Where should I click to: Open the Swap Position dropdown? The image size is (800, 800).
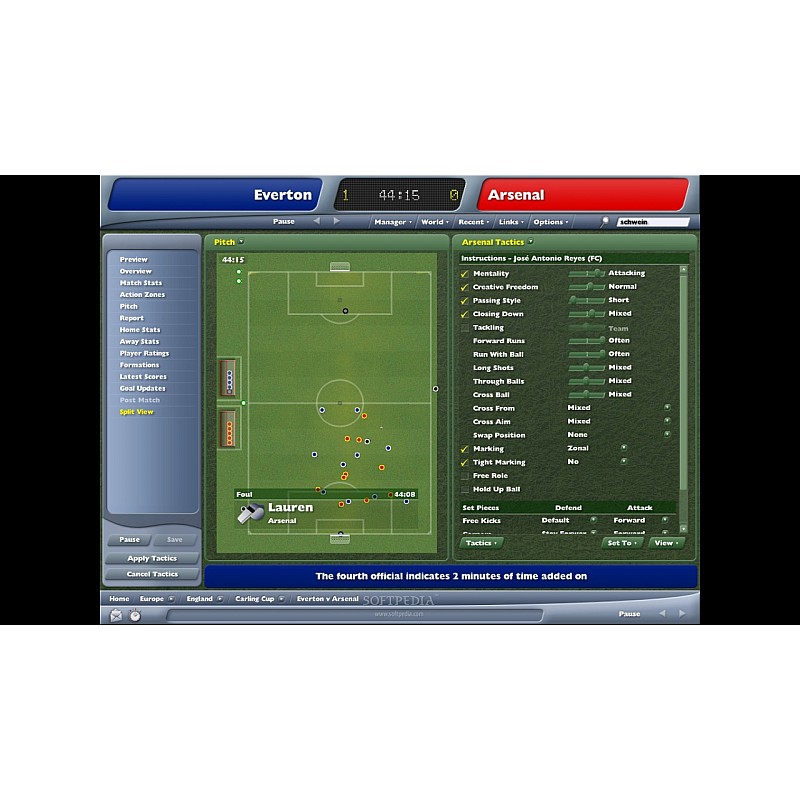[667, 435]
